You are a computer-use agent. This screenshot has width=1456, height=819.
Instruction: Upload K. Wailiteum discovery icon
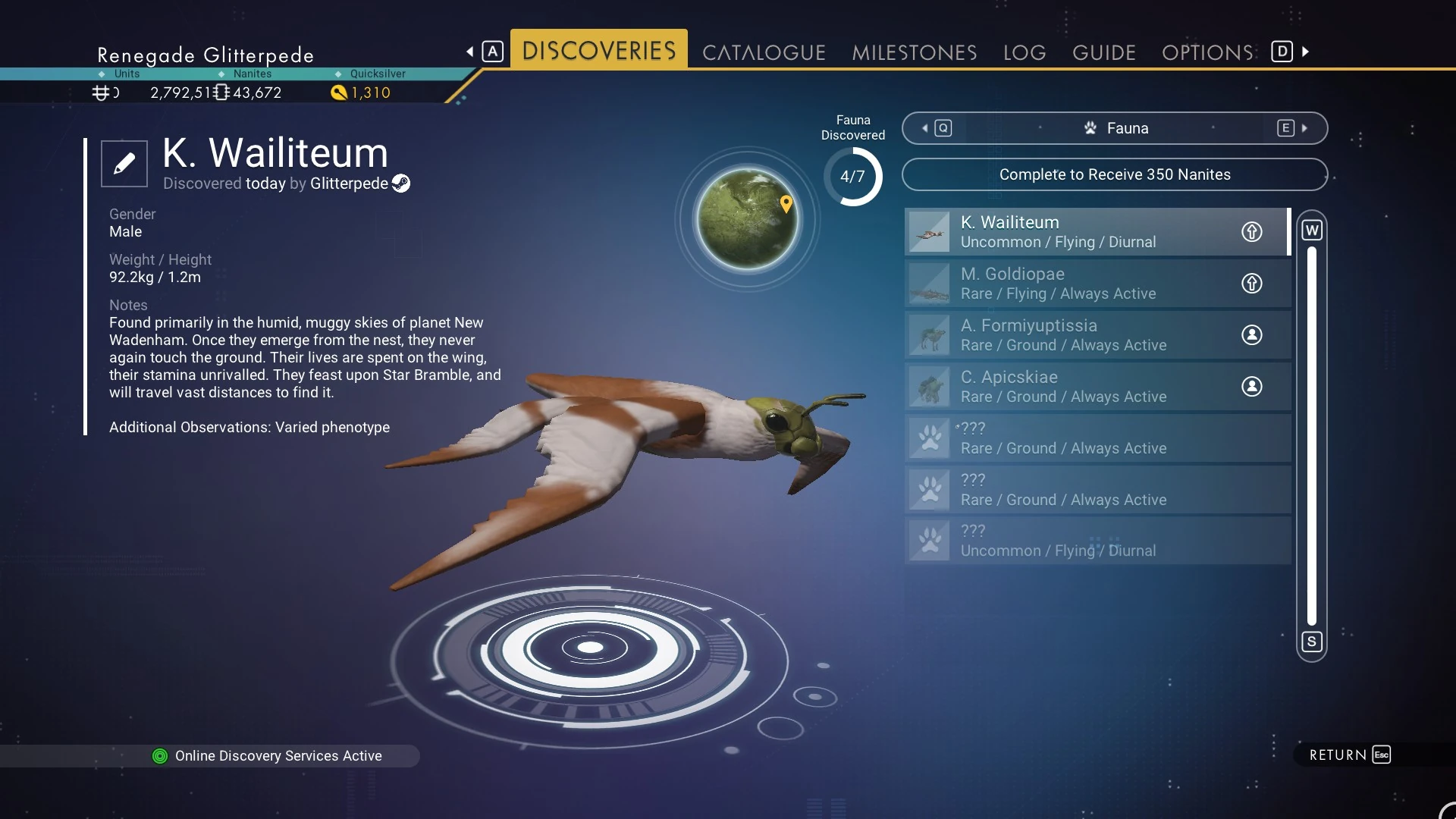coord(1251,232)
